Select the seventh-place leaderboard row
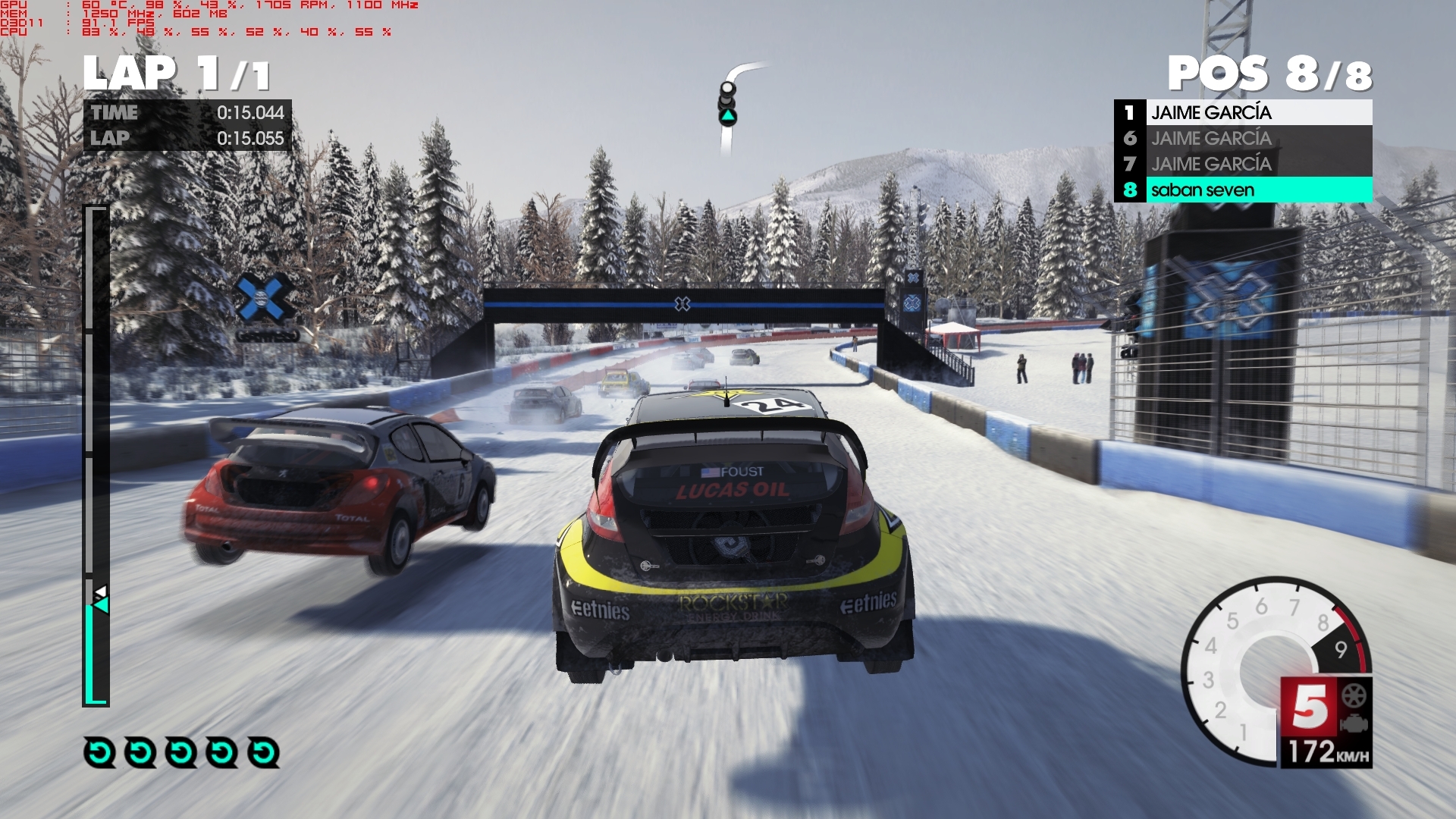The height and width of the screenshot is (819, 1456). pyautogui.click(x=1244, y=164)
